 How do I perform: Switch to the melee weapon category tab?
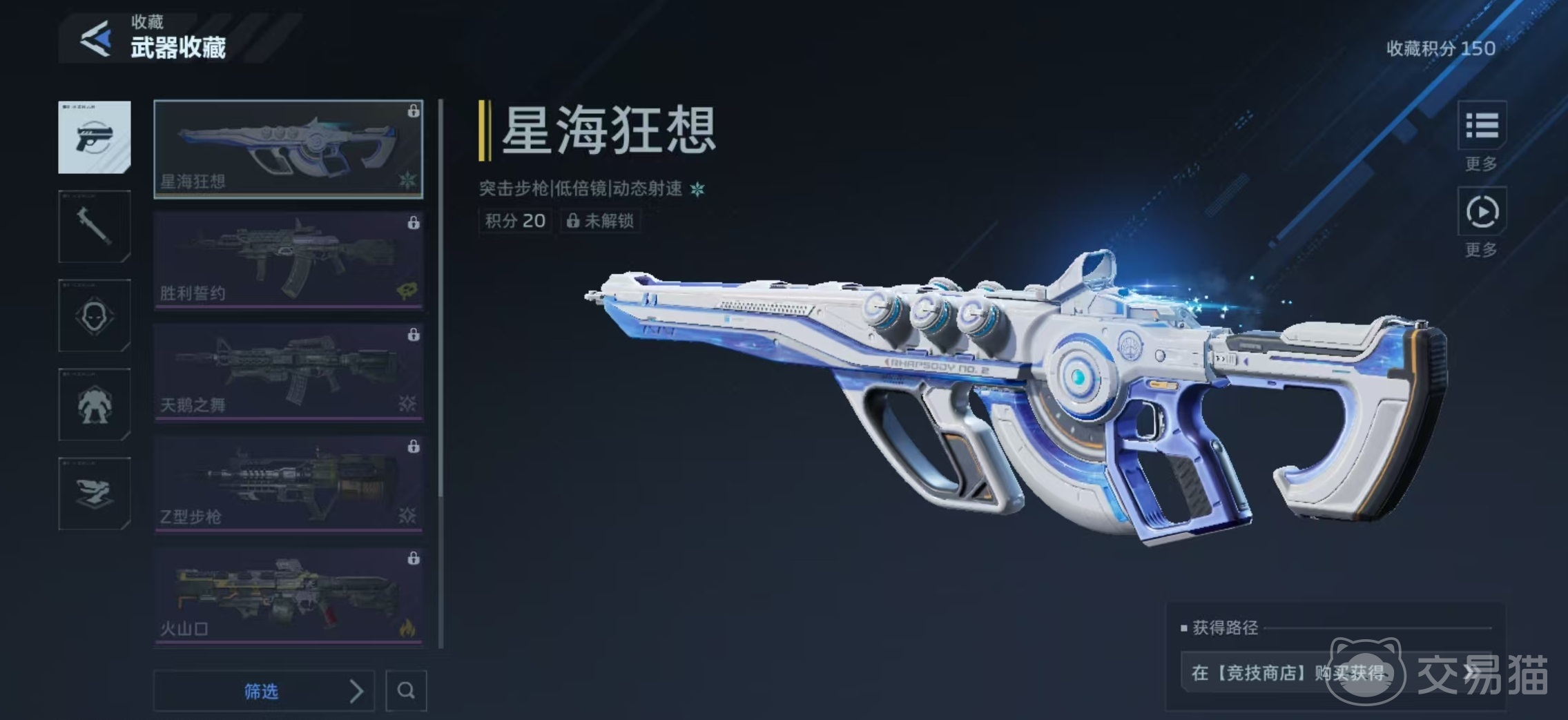click(95, 226)
